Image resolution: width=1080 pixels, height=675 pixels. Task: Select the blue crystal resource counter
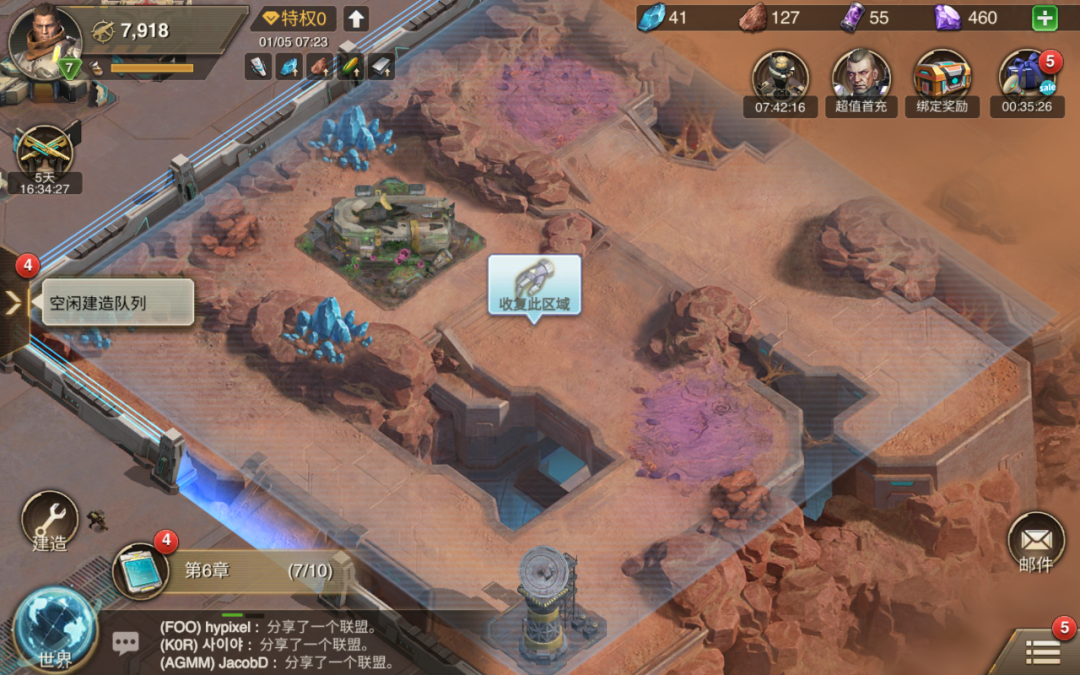663,18
